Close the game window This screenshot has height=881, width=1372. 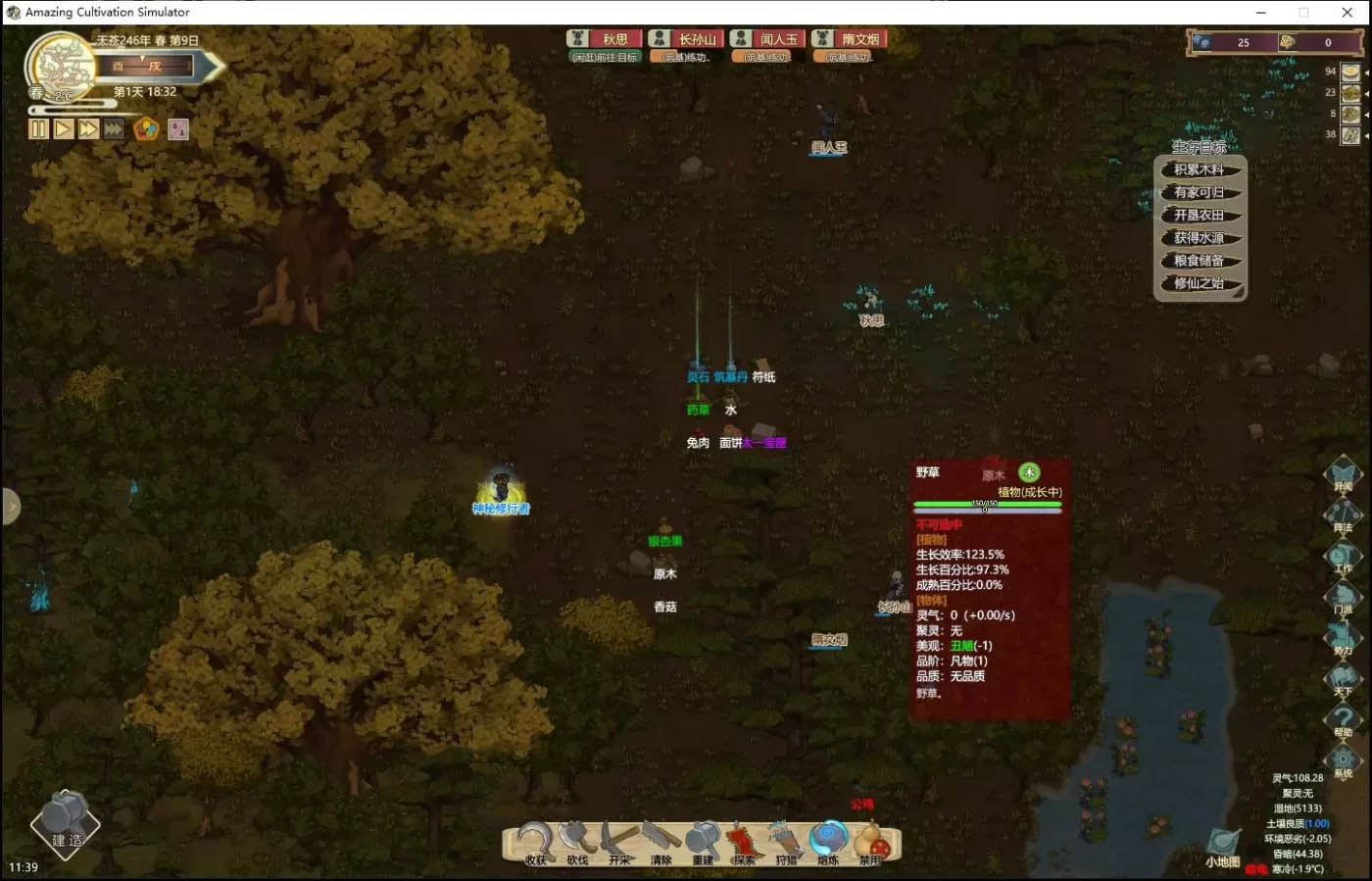(1347, 13)
